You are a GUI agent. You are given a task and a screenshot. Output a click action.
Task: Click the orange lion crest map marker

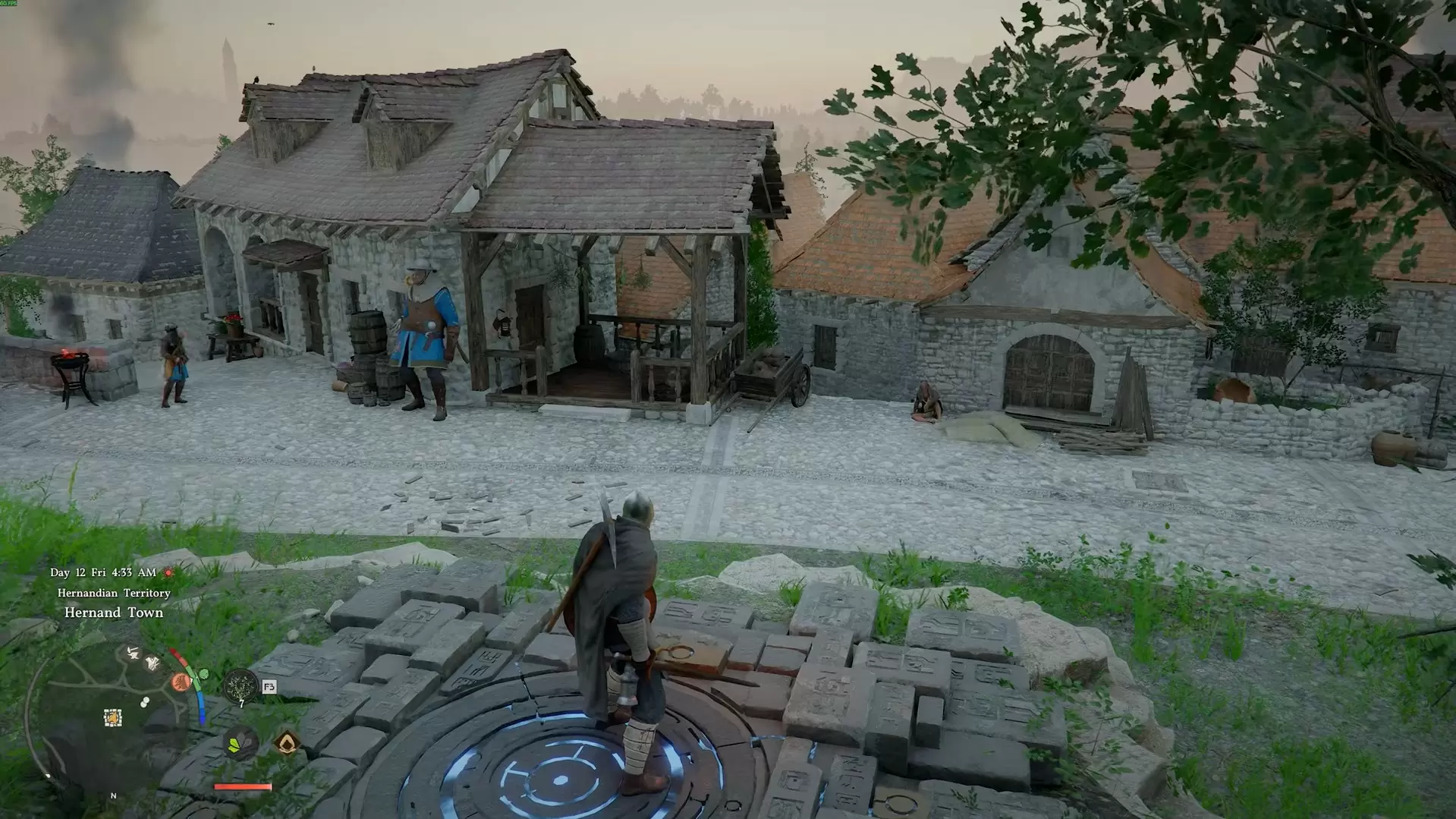(x=181, y=682)
